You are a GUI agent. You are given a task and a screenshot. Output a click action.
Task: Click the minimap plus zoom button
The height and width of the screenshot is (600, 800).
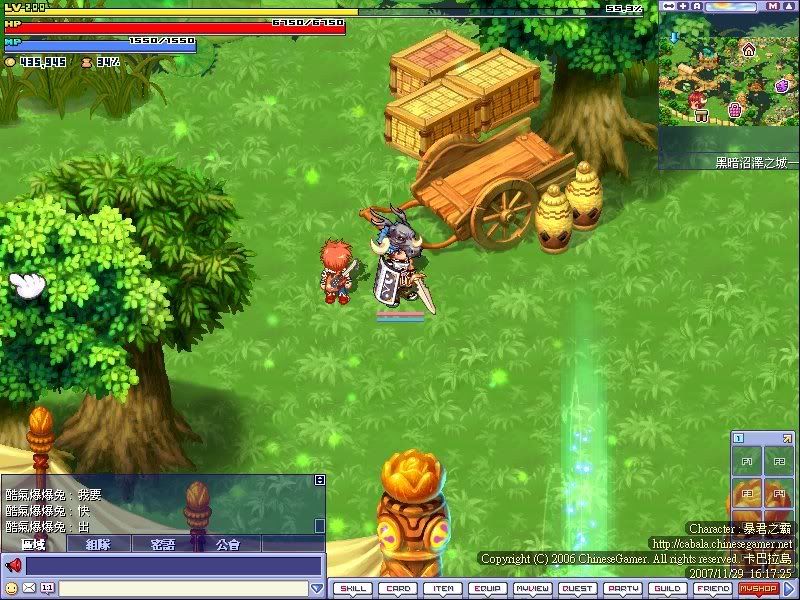click(682, 6)
